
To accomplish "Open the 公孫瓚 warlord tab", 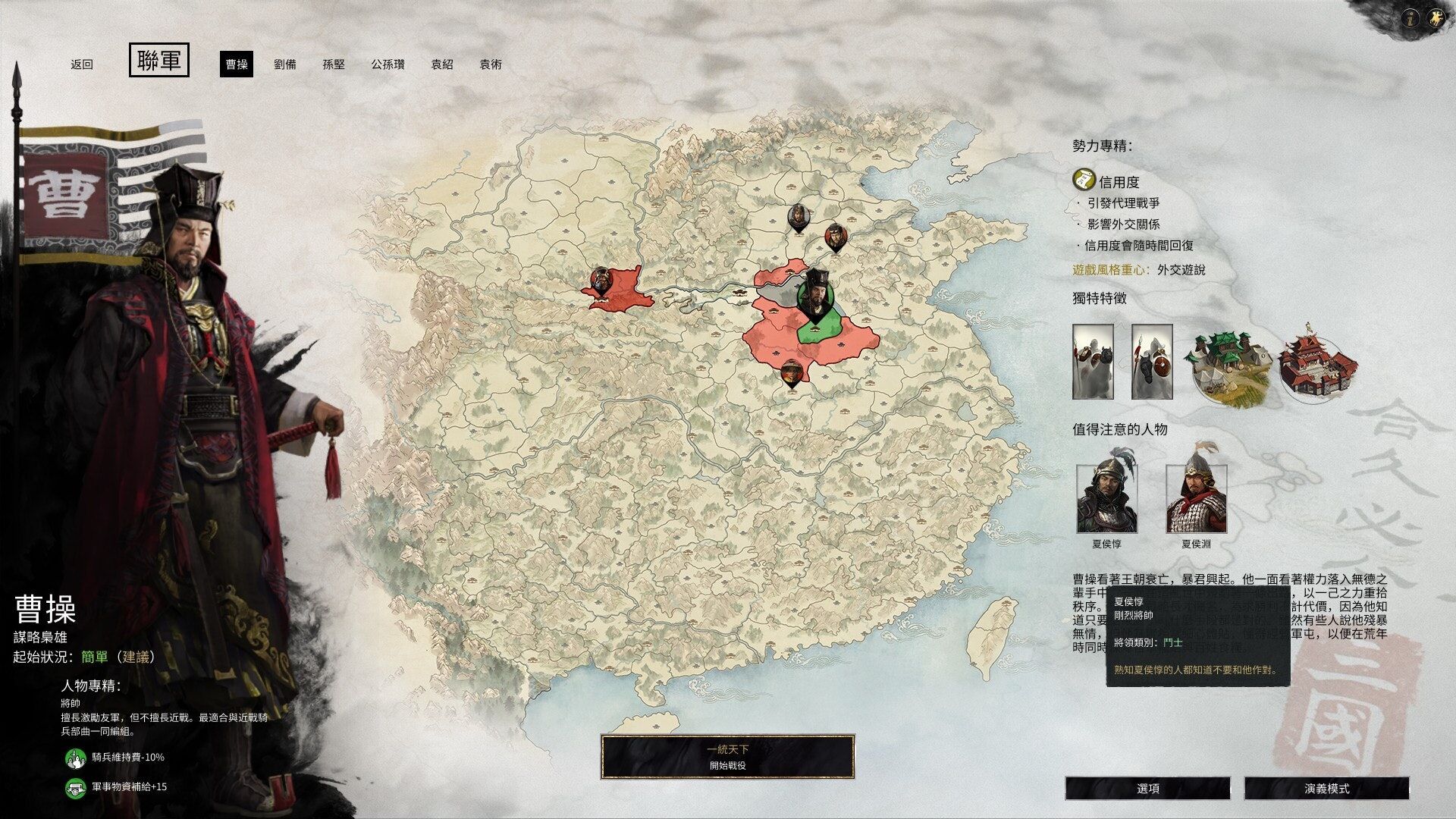I will 388,64.
